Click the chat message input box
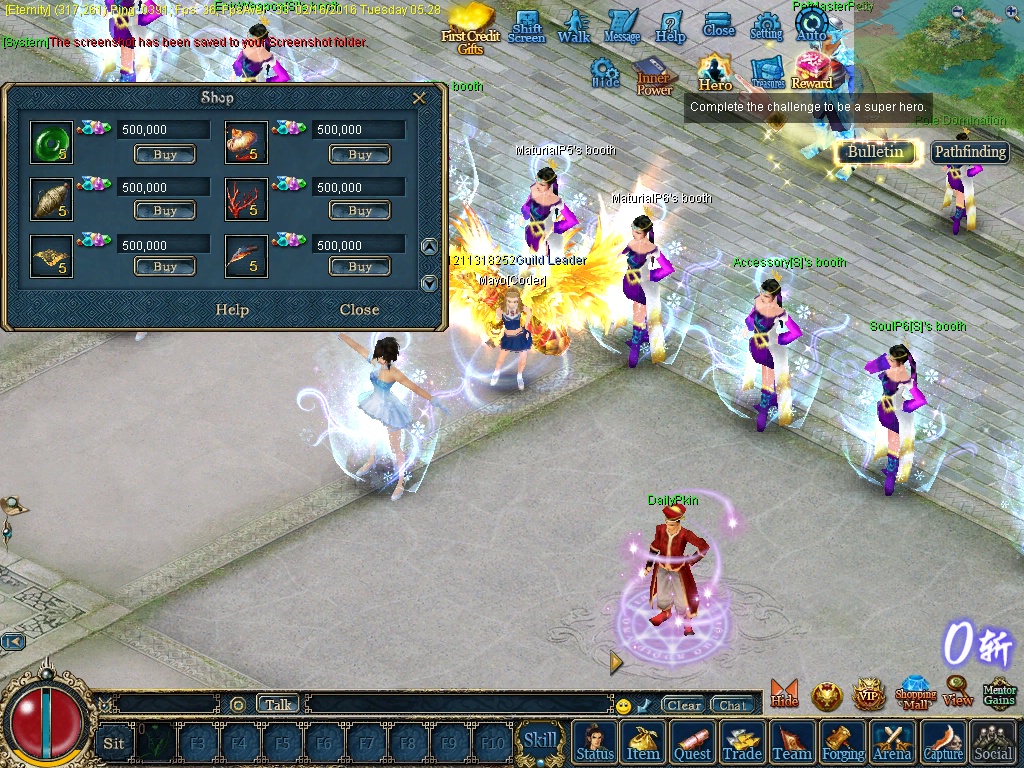 click(x=460, y=705)
